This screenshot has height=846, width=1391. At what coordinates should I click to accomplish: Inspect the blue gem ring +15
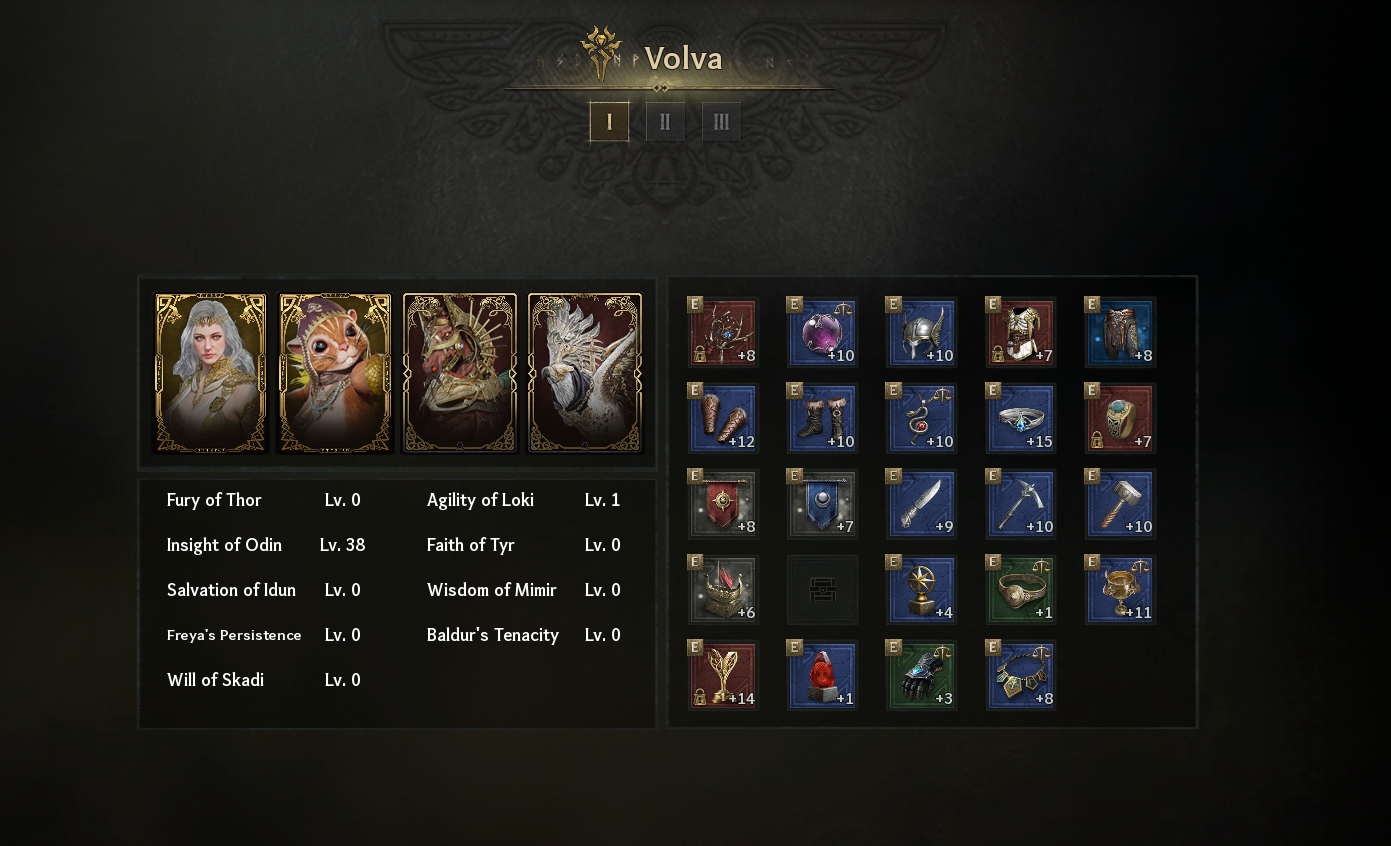[x=1021, y=418]
